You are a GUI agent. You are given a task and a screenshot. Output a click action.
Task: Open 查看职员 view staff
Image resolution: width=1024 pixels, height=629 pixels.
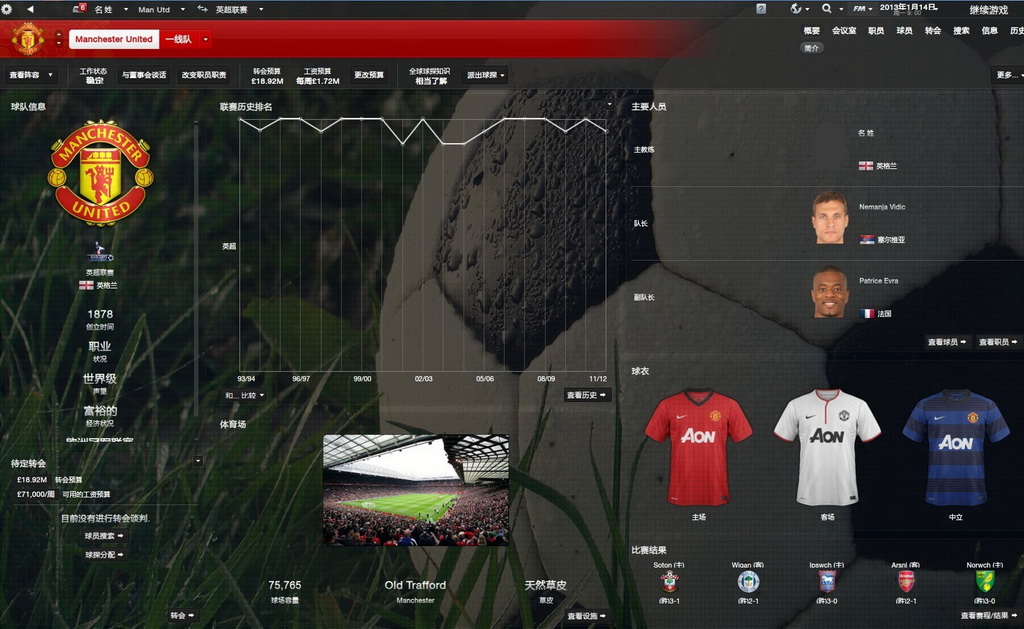point(998,342)
